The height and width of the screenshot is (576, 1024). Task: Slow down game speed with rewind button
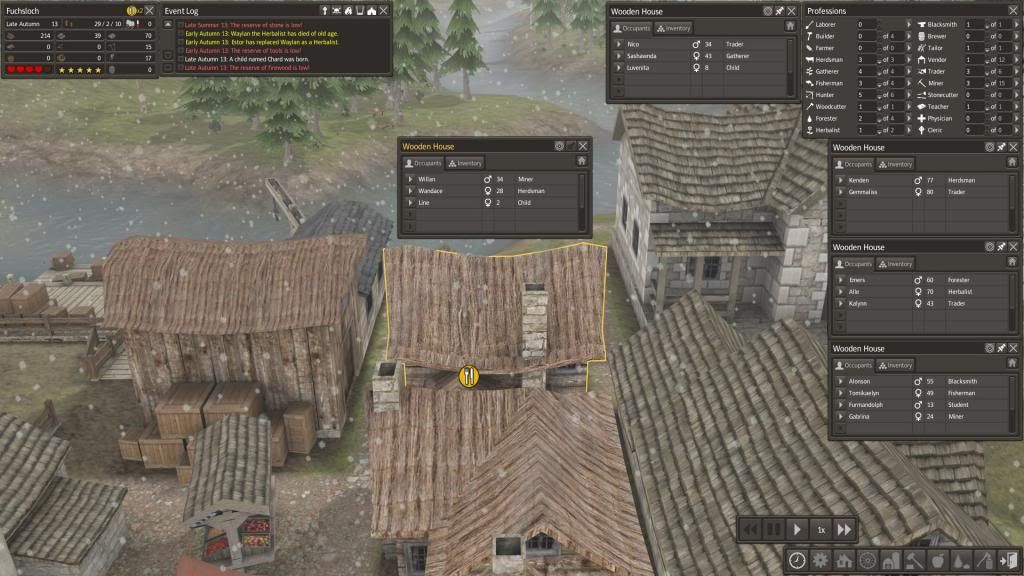[x=749, y=529]
